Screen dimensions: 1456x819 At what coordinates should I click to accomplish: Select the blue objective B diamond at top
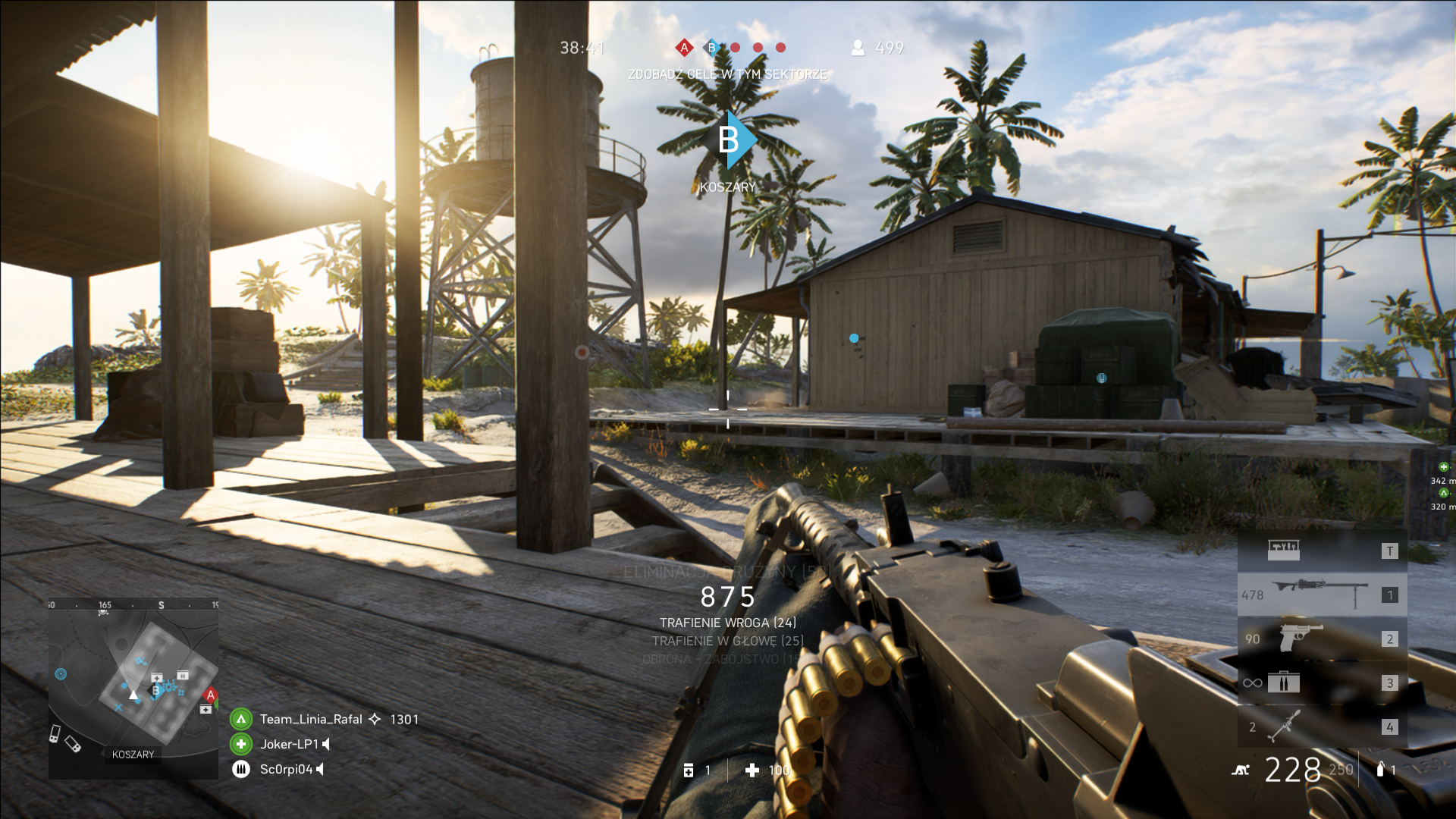click(711, 48)
